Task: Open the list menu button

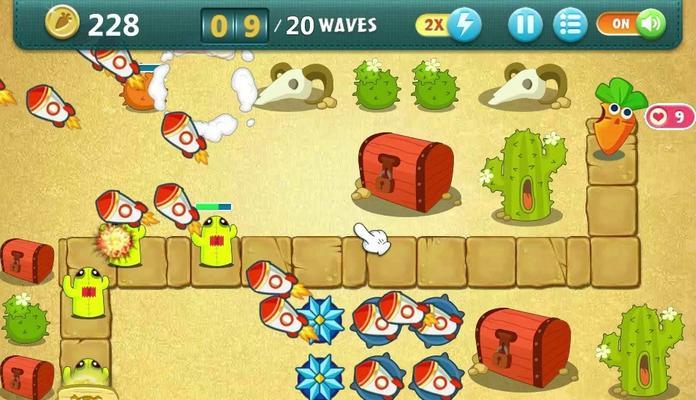Action: pyautogui.click(x=570, y=24)
